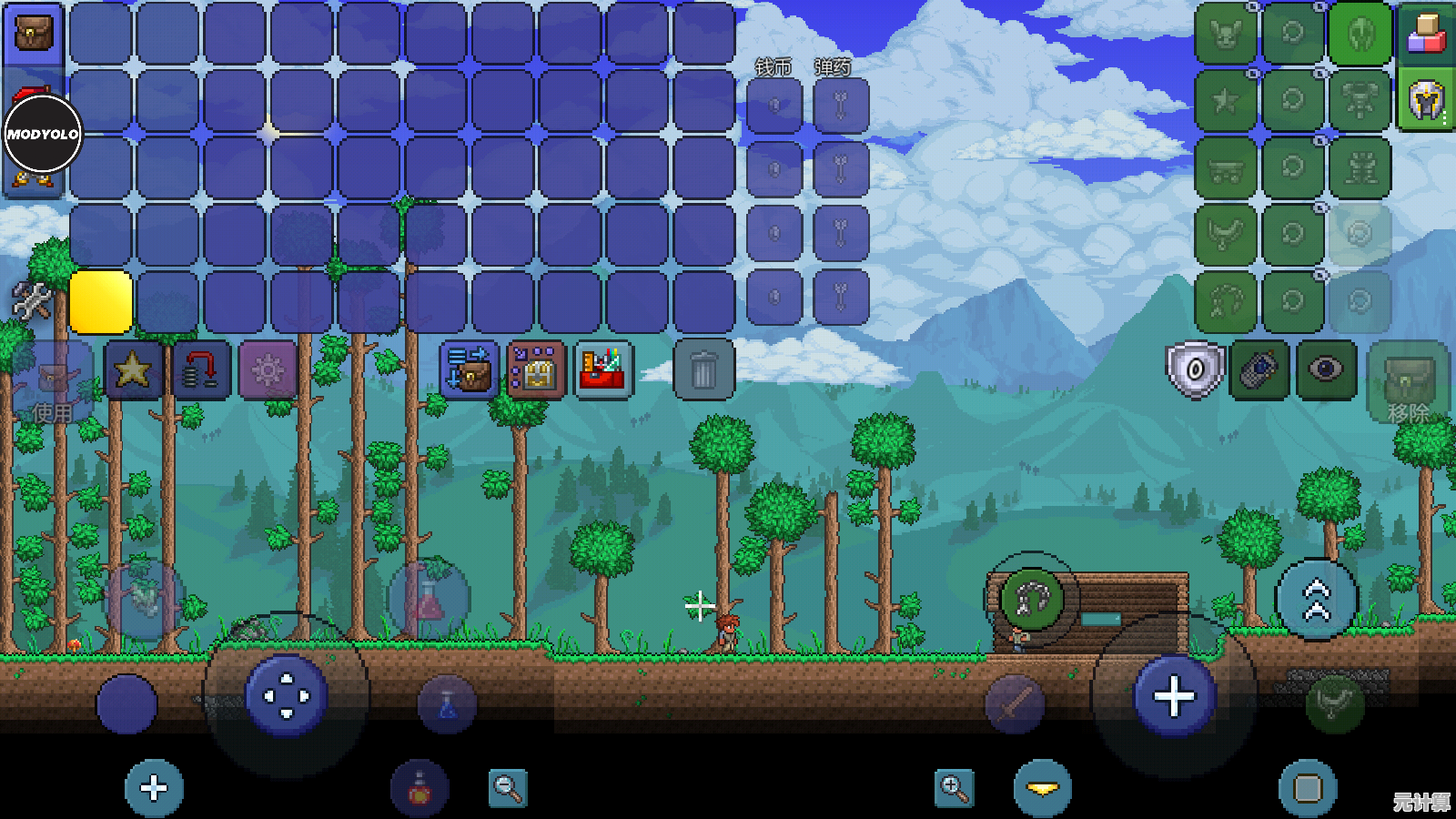Switch to the armor helmet equipment tab

[x=1426, y=100]
